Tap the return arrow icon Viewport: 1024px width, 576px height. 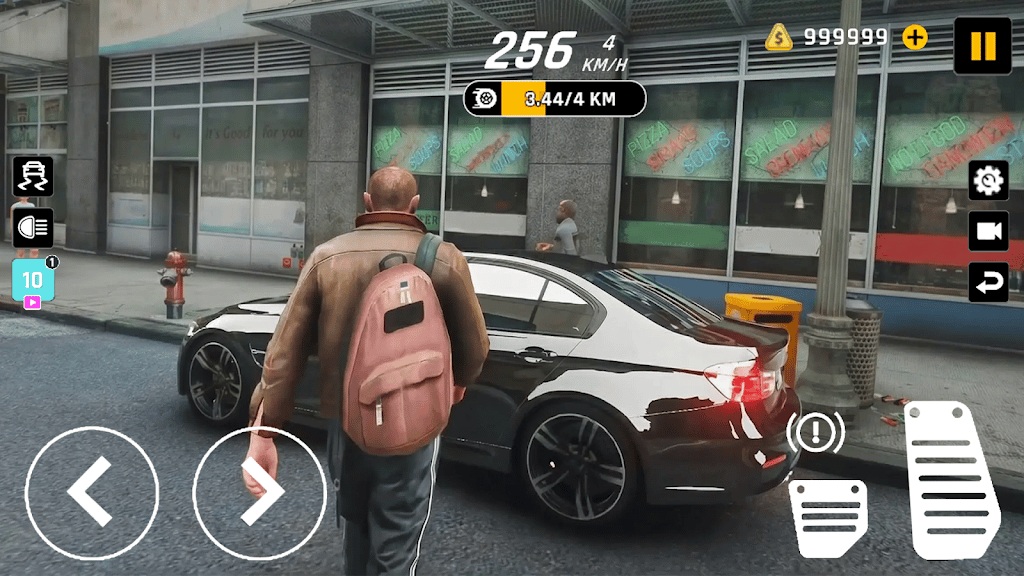pos(988,282)
